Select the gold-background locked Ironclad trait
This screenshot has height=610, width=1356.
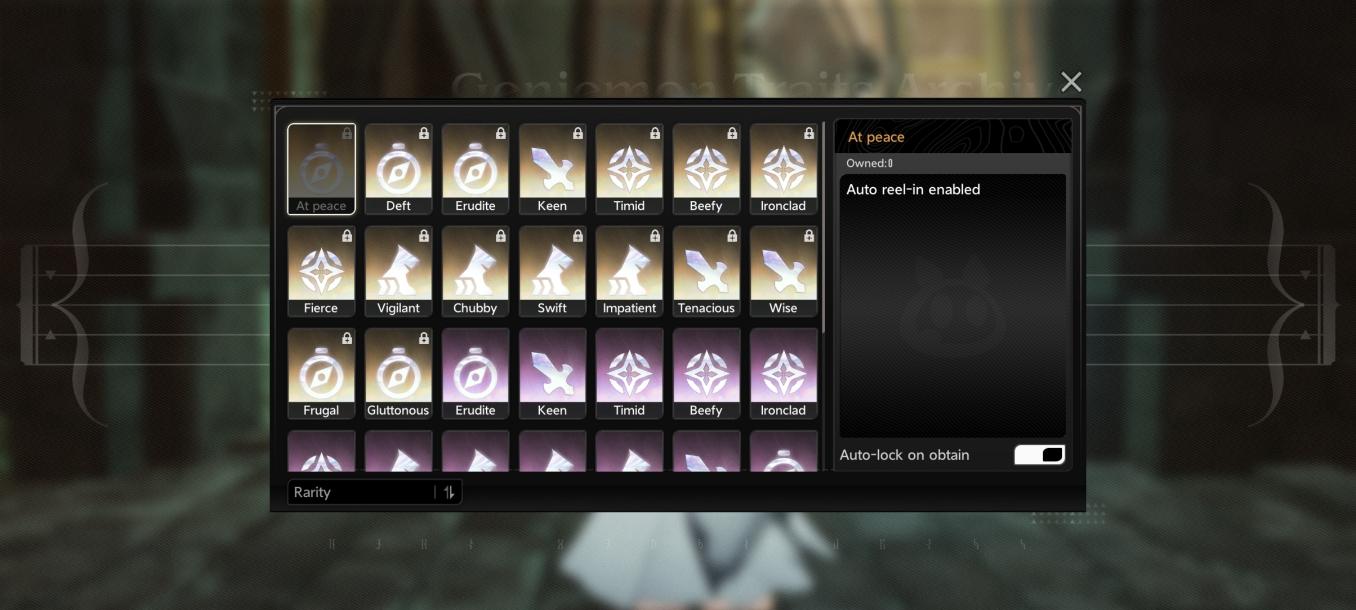tap(783, 168)
